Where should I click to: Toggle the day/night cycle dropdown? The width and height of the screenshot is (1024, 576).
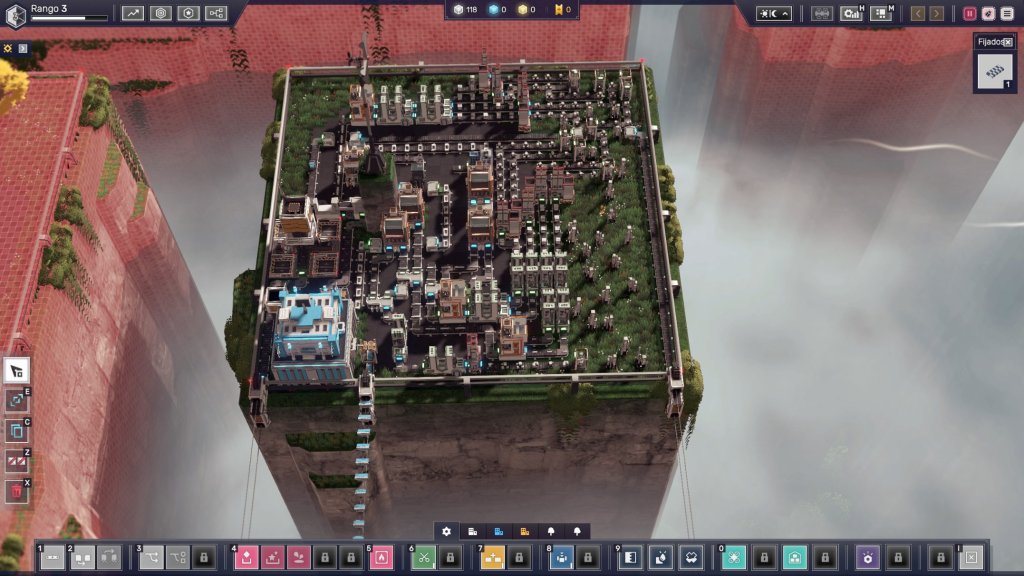[773, 13]
